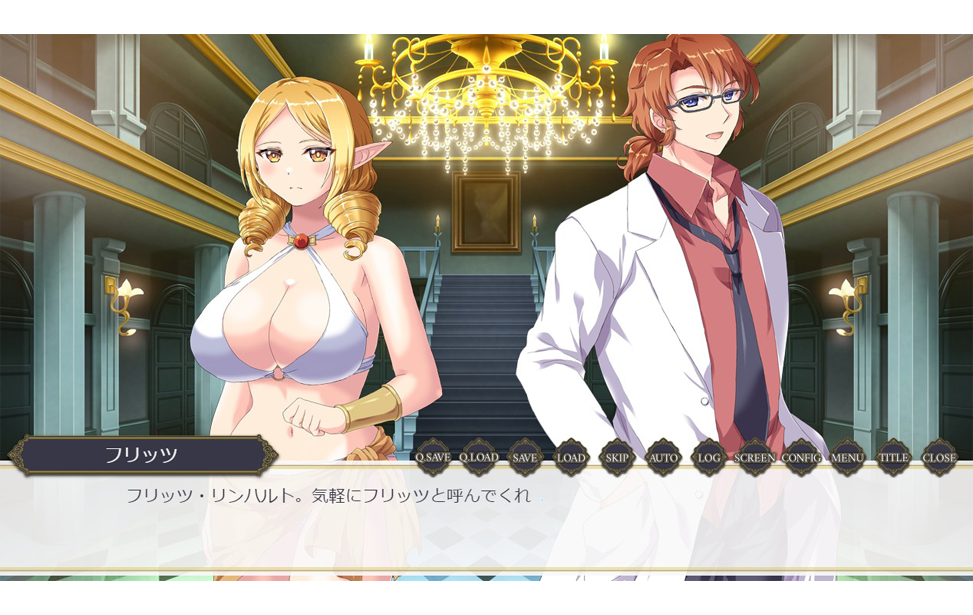Quick load using the Q.LOAD button
The image size is (973, 615).
click(479, 458)
